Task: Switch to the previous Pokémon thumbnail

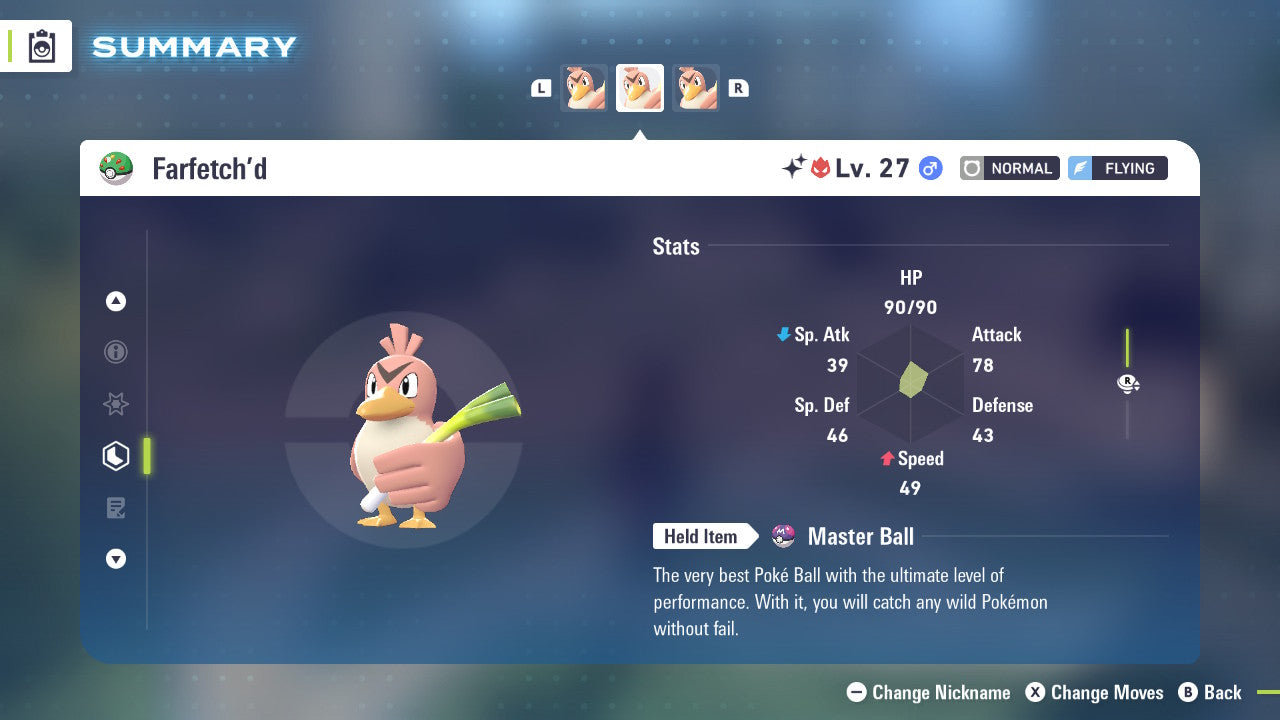Action: 585,87
